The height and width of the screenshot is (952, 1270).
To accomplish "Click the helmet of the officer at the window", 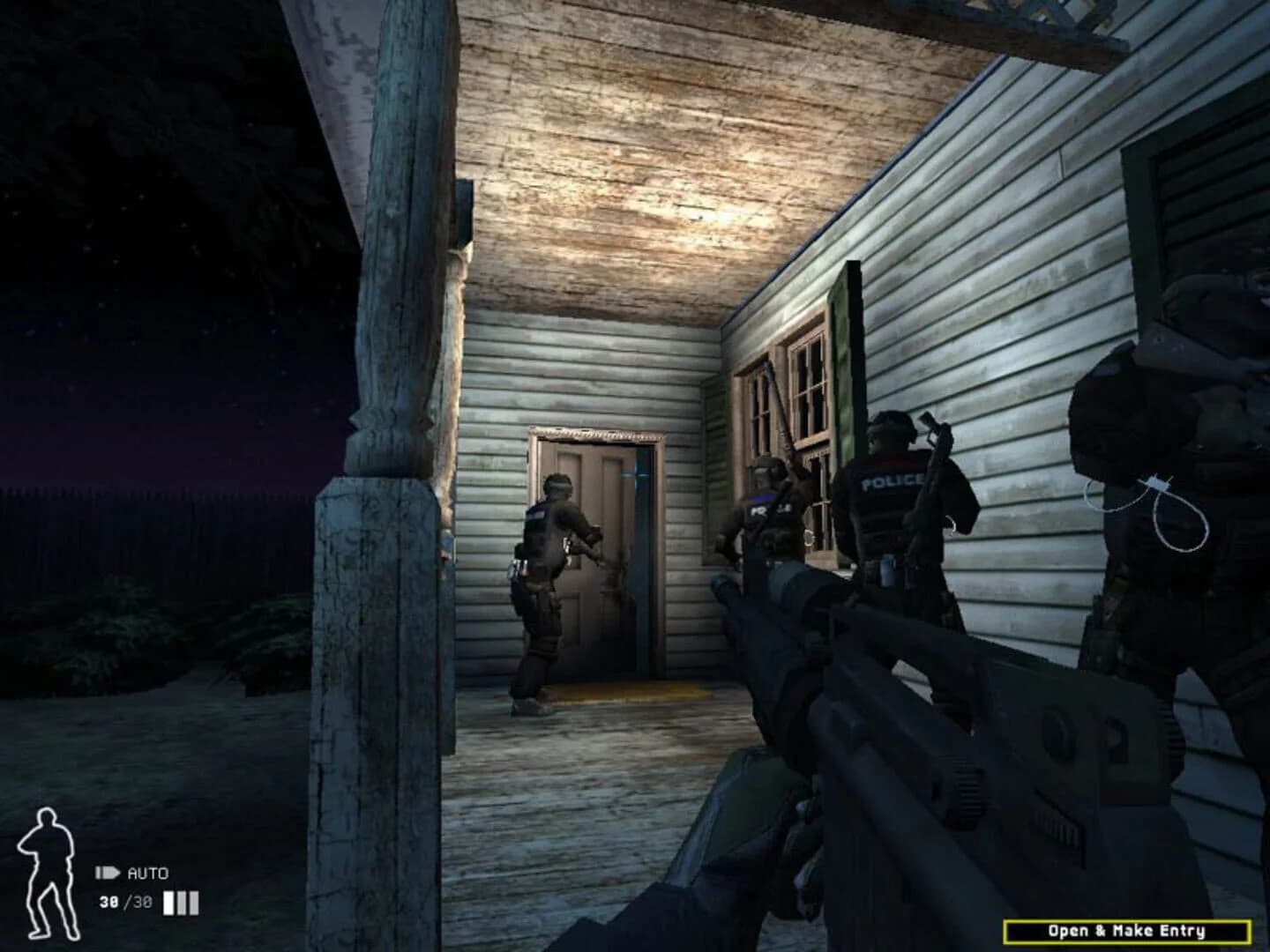I will click(x=766, y=470).
